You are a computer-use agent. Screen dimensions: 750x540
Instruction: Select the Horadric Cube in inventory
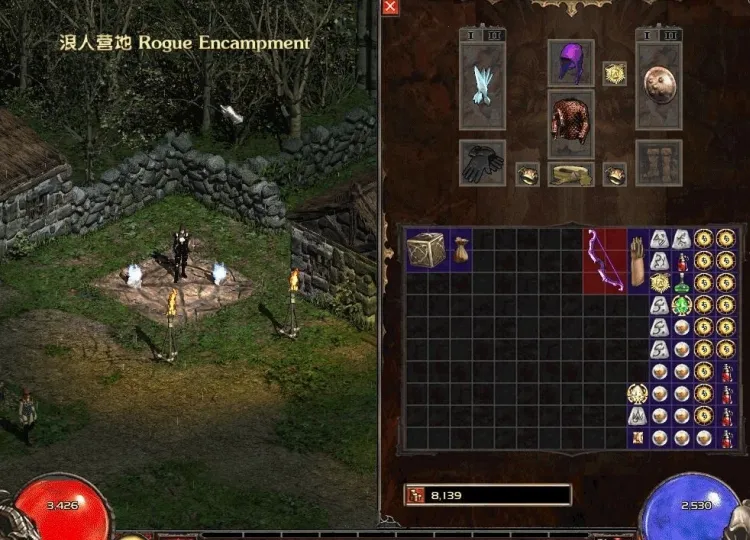427,250
